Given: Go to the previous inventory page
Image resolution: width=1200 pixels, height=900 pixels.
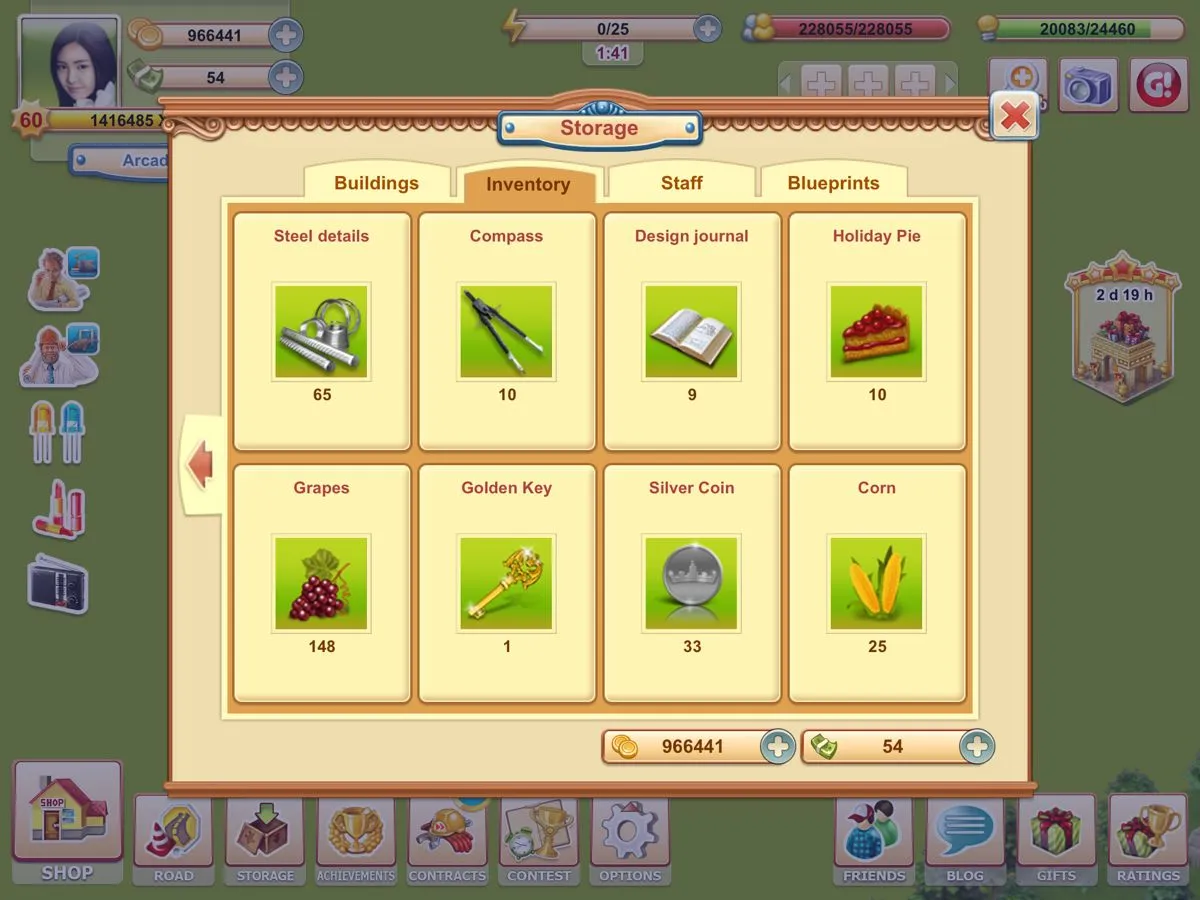Looking at the screenshot, I should pyautogui.click(x=201, y=466).
